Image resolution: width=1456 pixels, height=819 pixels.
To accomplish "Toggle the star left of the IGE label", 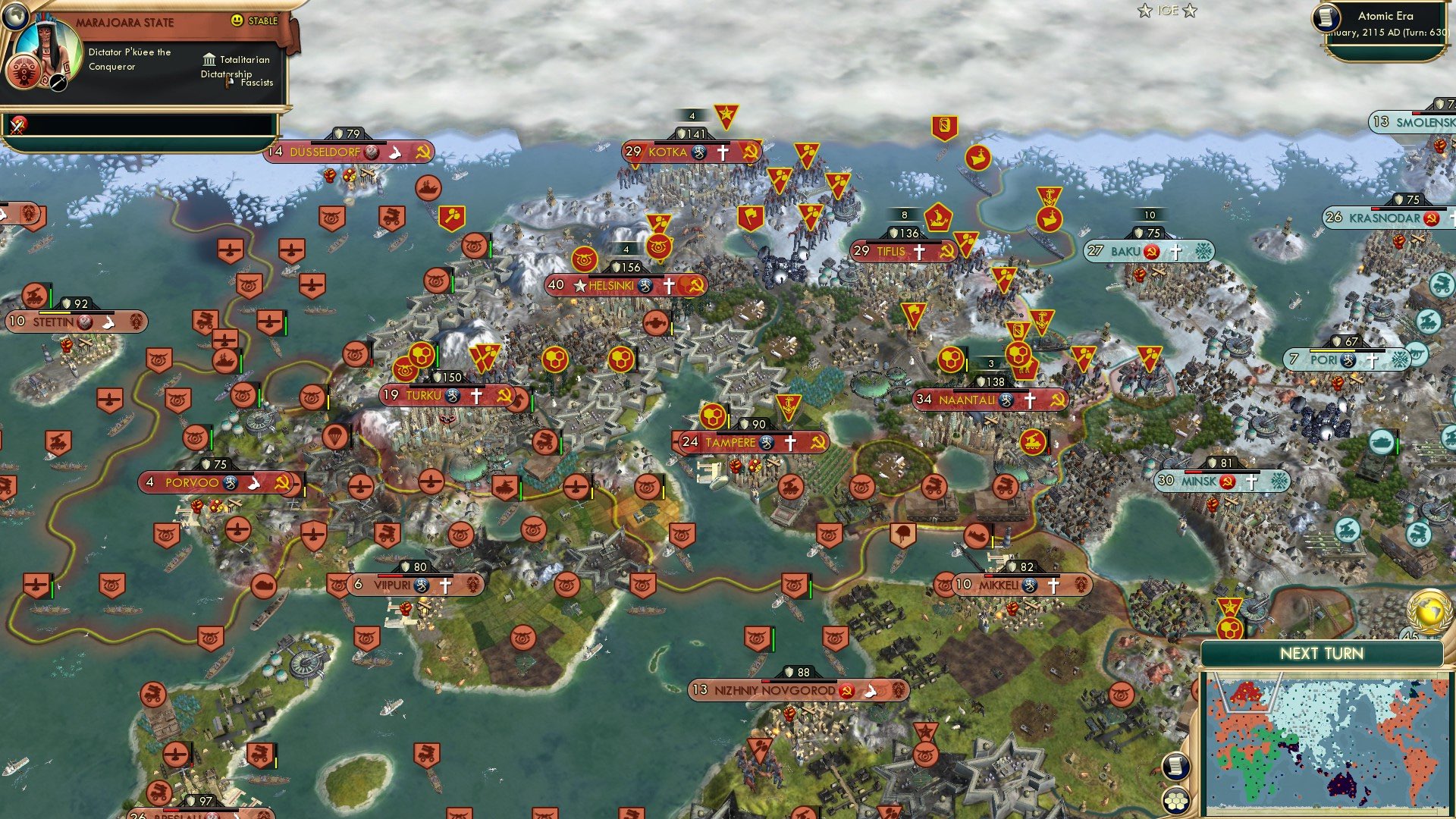I will point(1144,11).
